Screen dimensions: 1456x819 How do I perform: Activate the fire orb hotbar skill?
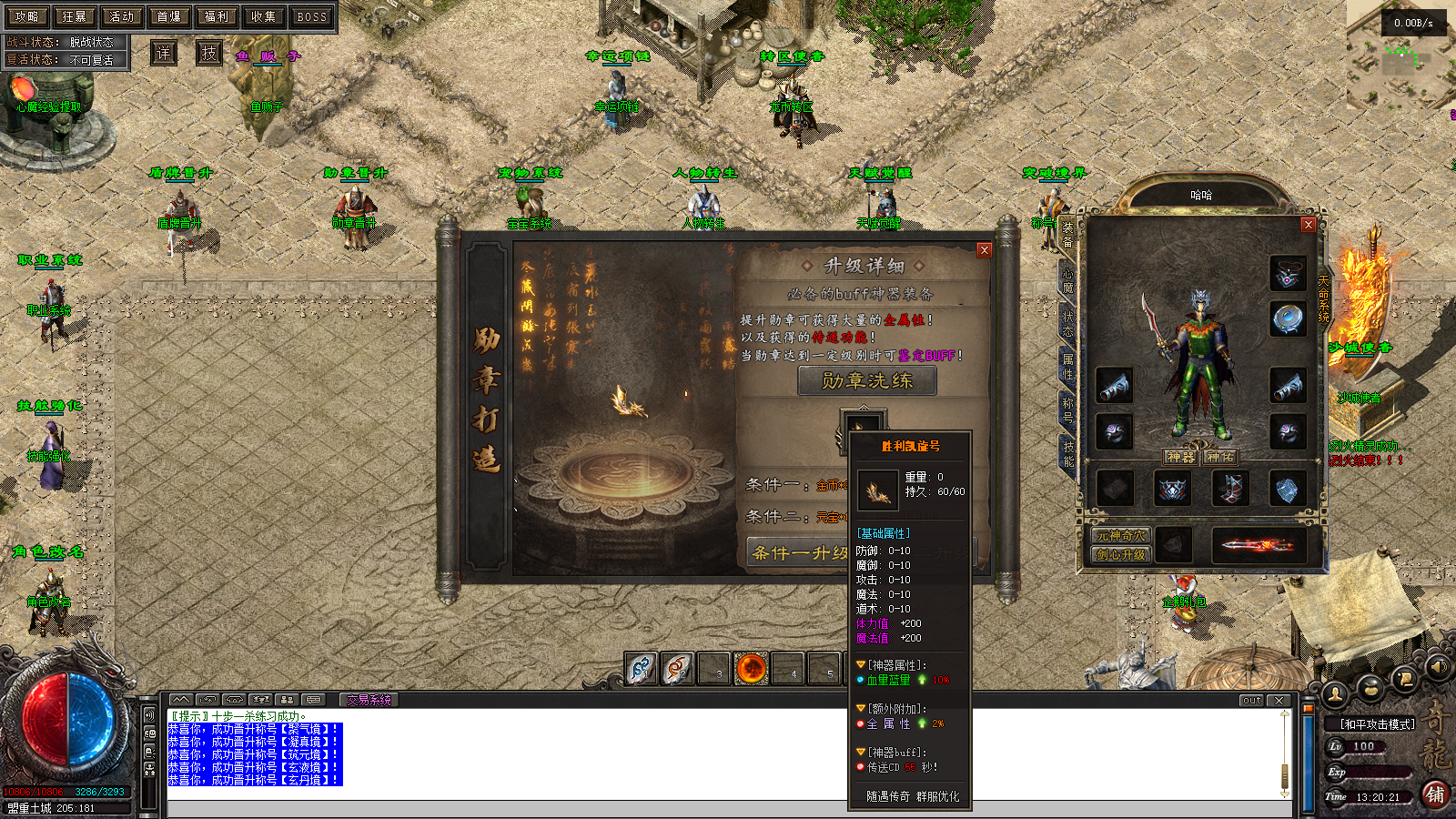click(x=752, y=669)
